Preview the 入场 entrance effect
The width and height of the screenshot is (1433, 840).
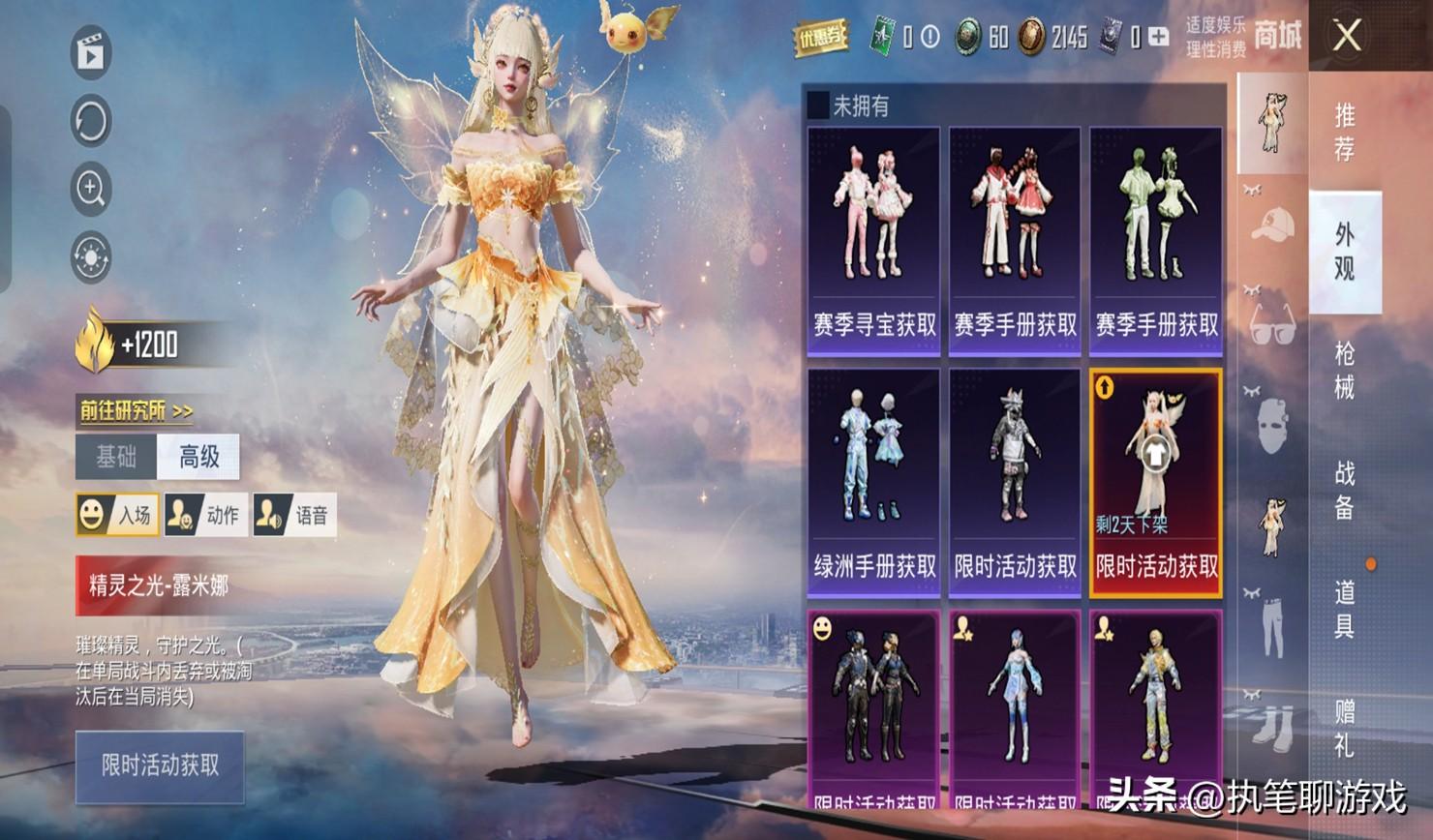tap(117, 515)
